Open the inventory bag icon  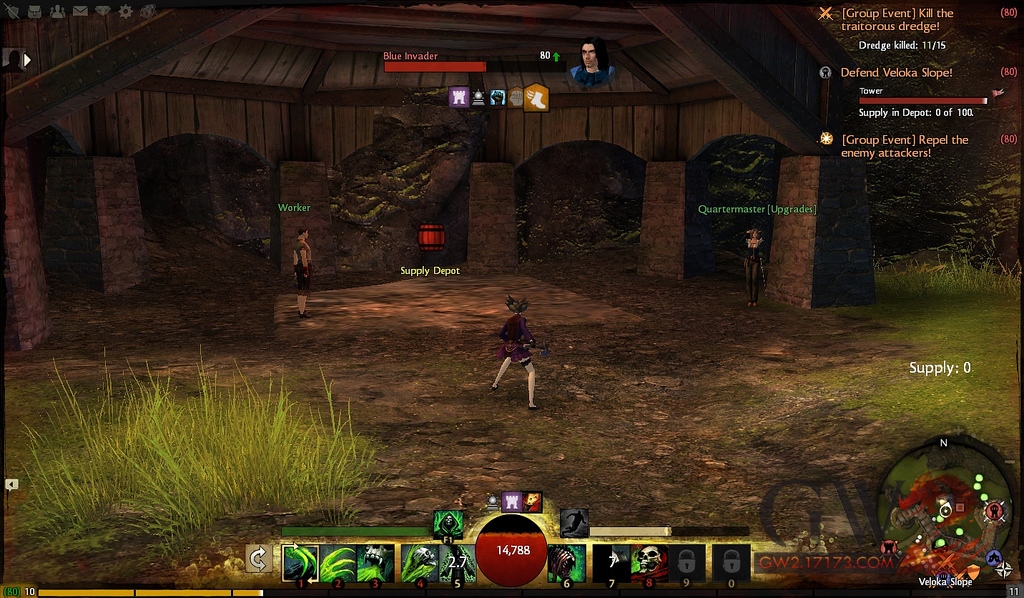[x=34, y=12]
